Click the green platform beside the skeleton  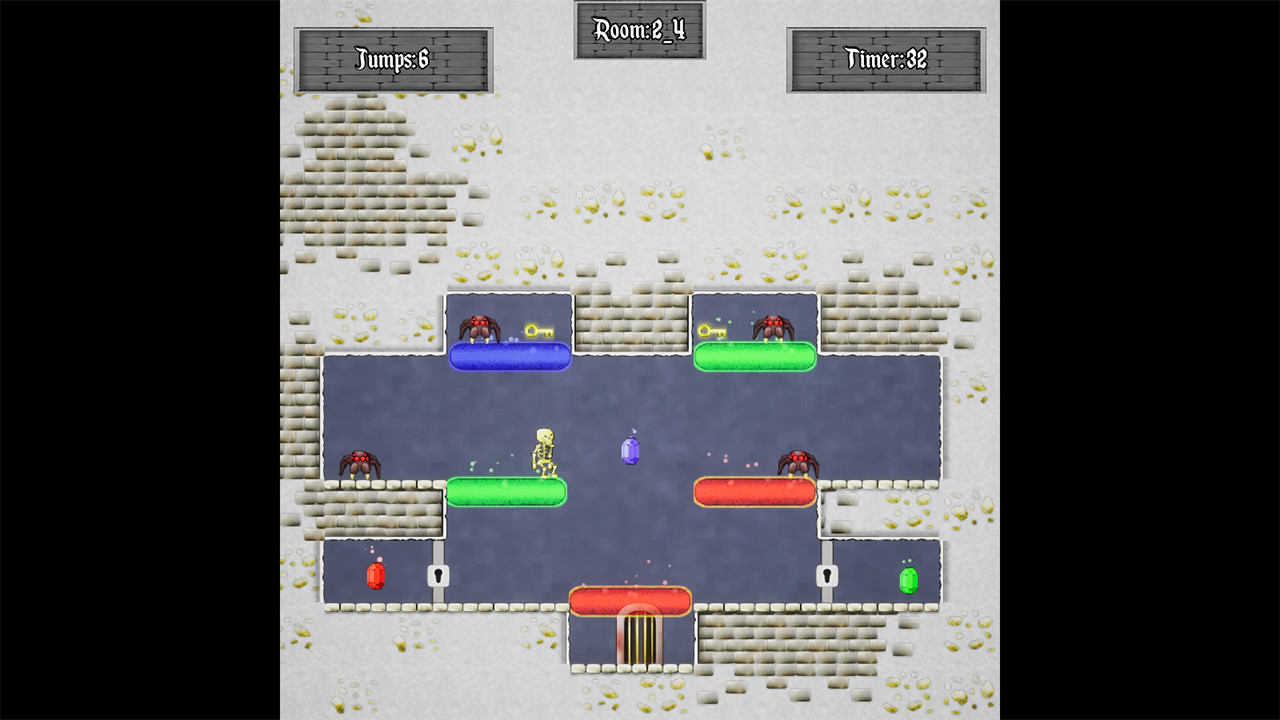point(506,491)
